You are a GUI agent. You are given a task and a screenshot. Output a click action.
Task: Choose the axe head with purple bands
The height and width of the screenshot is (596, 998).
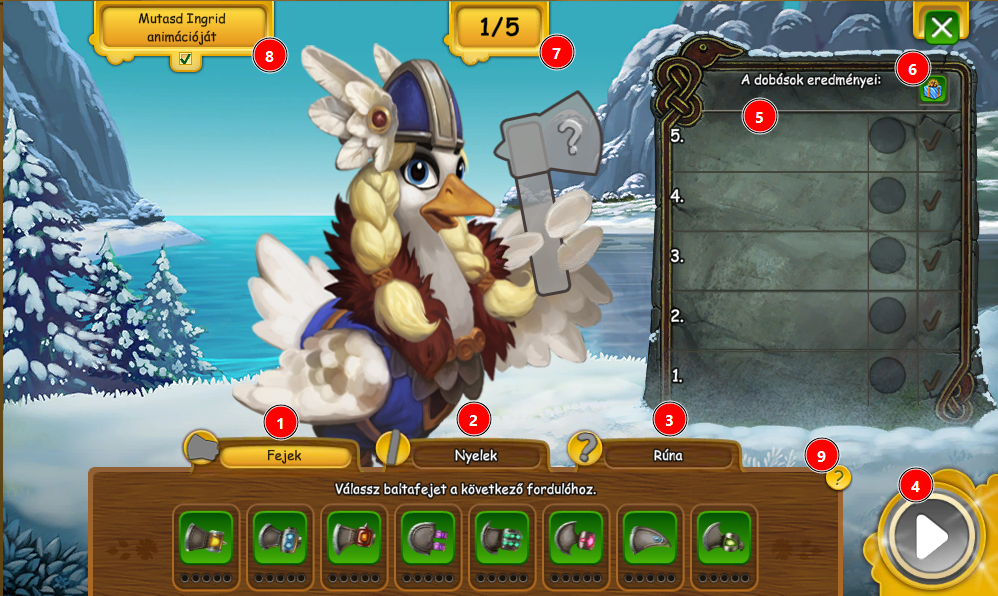click(428, 538)
